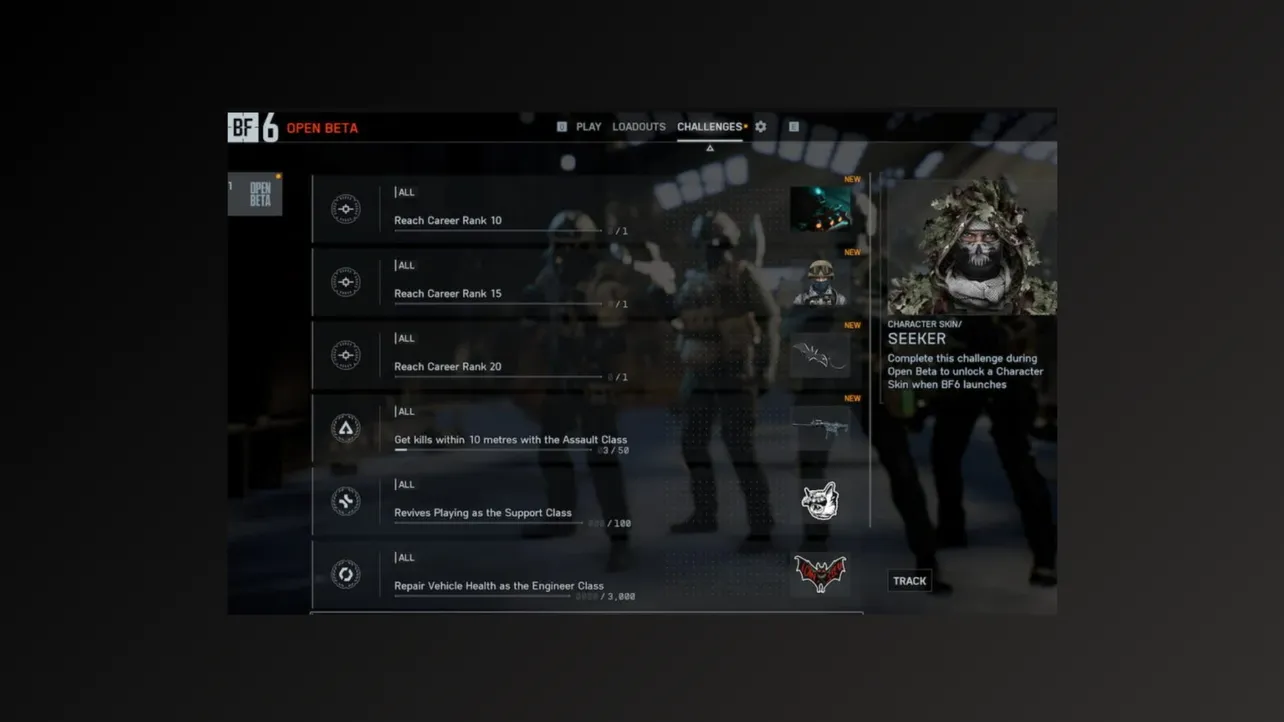Click the home icon before the PLAY tab
1284x722 pixels.
click(x=561, y=126)
